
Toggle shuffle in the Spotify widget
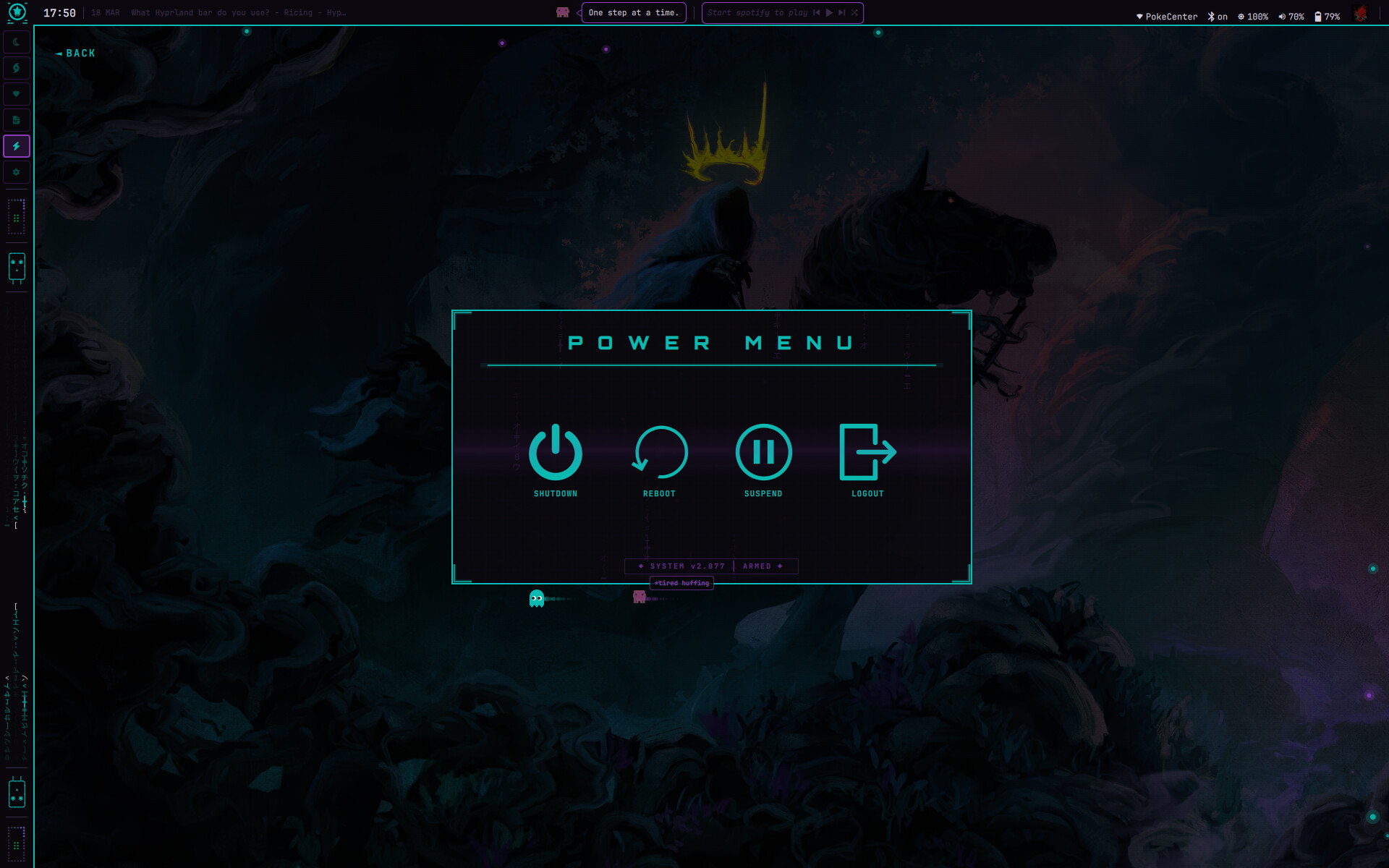pos(854,13)
